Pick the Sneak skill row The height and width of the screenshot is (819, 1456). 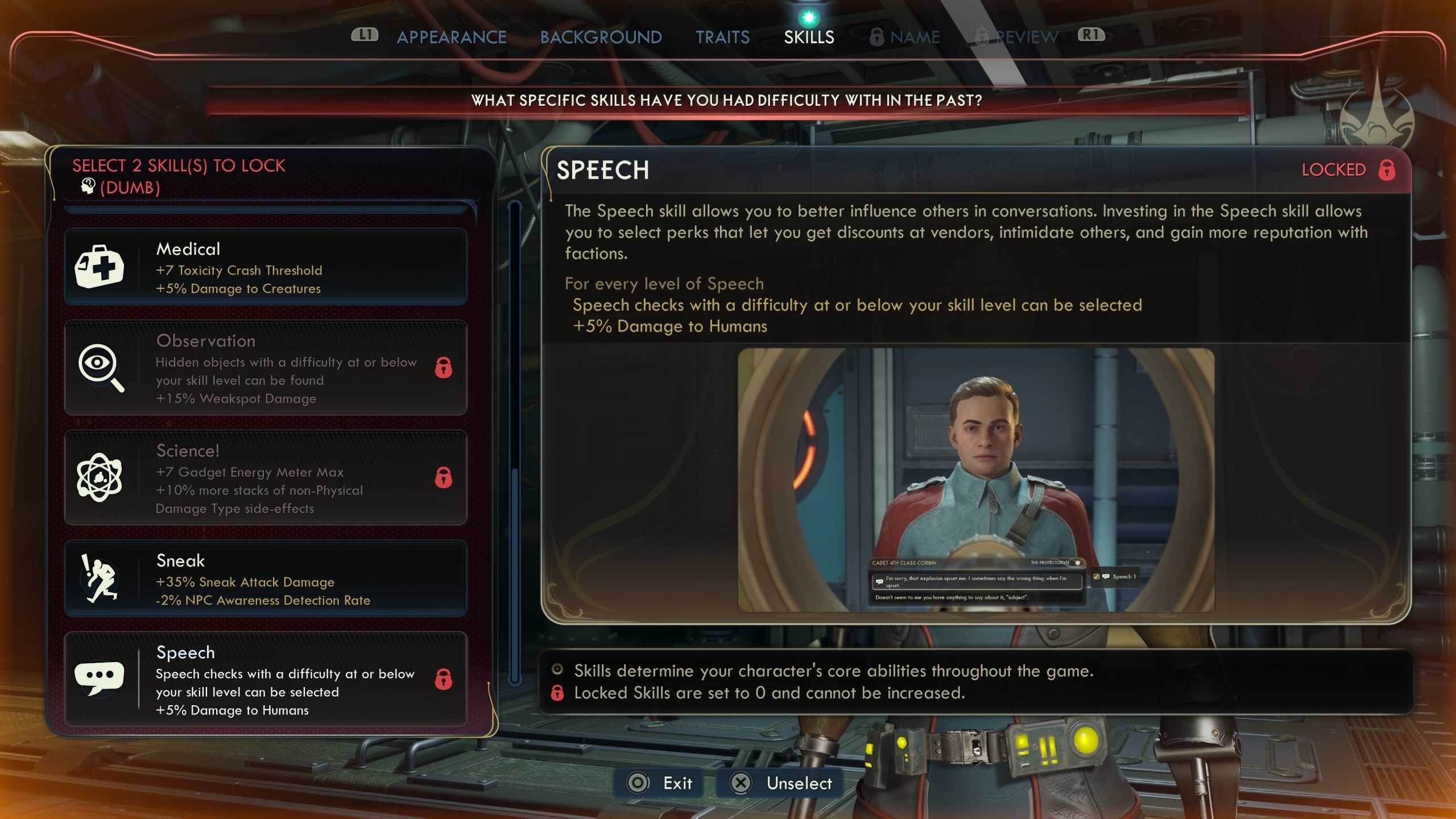(x=266, y=579)
